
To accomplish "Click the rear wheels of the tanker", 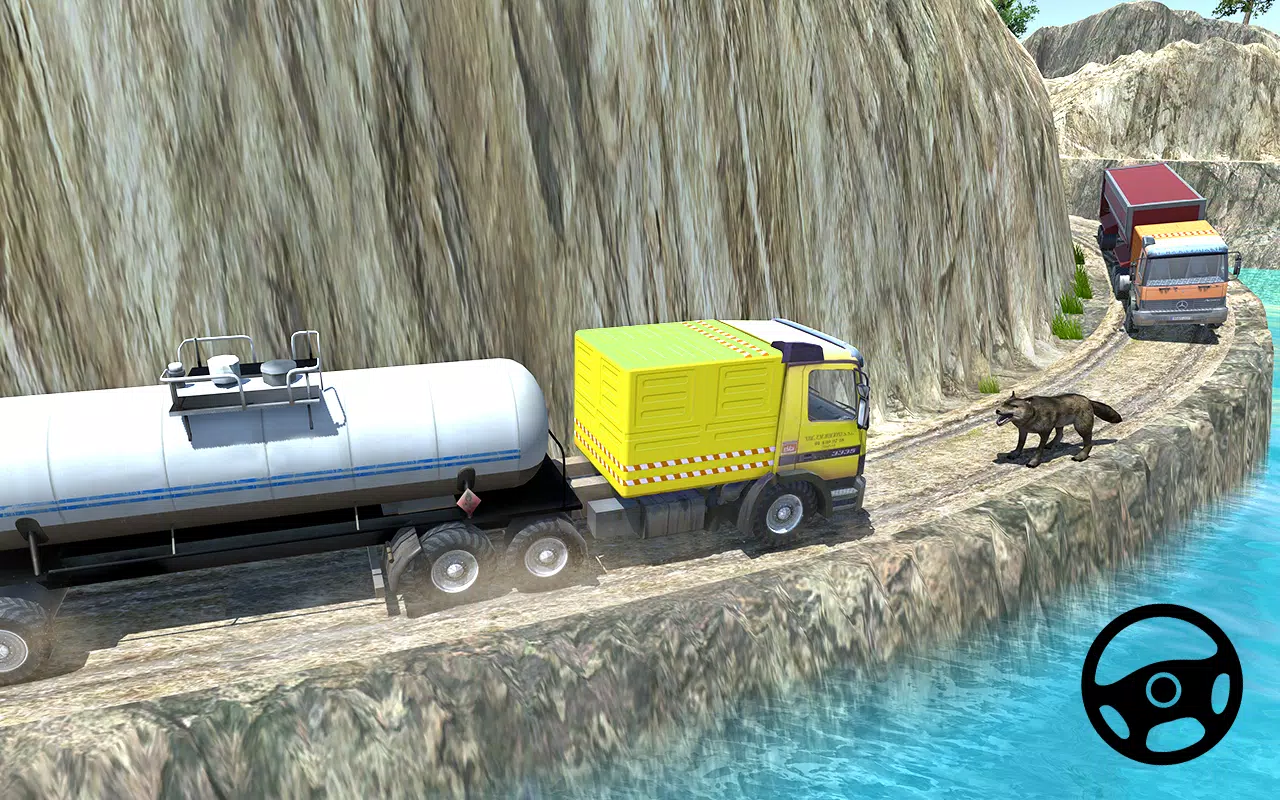I will [x=461, y=560].
